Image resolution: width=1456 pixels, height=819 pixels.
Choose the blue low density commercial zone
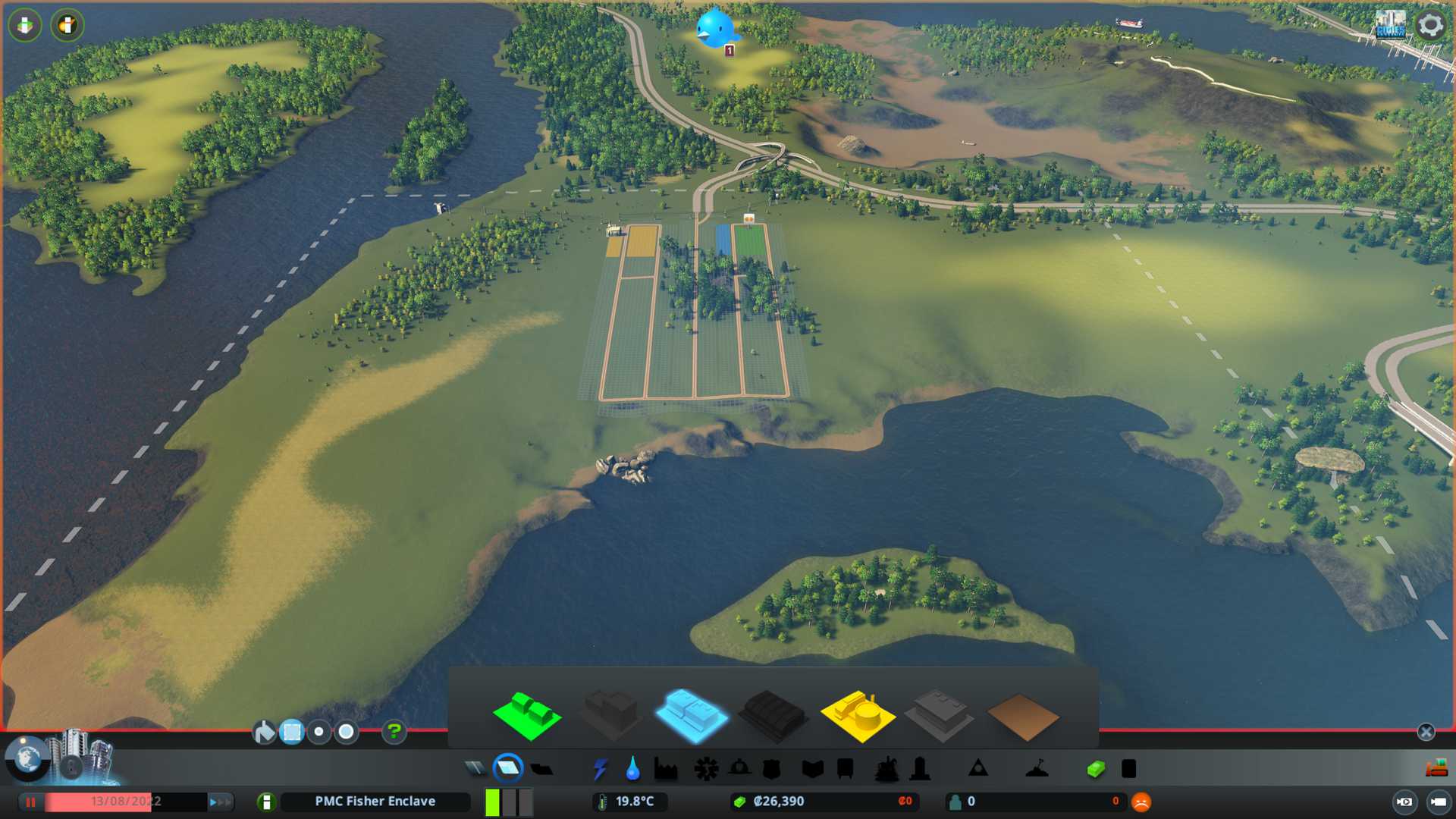[690, 715]
